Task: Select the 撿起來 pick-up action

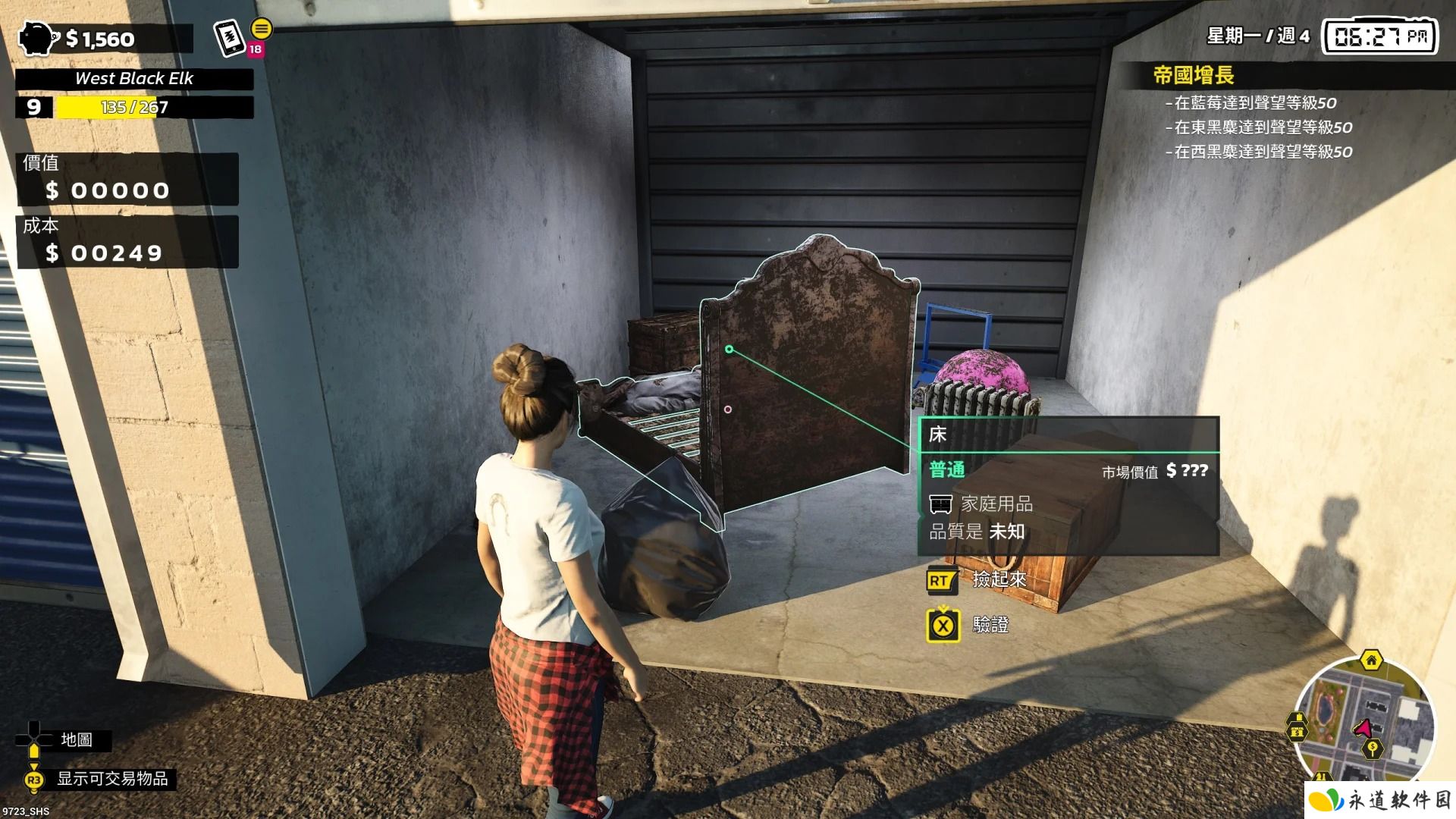Action: coord(999,580)
